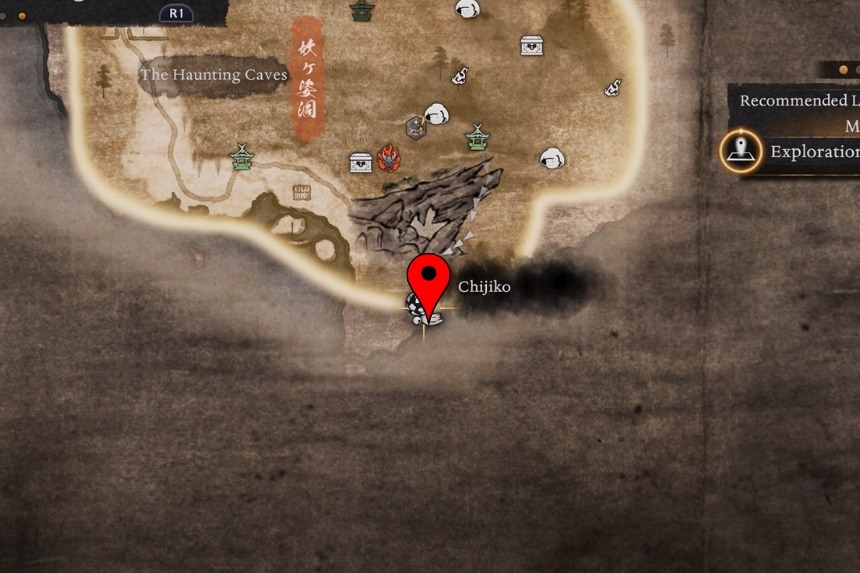
Task: Click The Haunting Caves area label
Action: (x=213, y=75)
